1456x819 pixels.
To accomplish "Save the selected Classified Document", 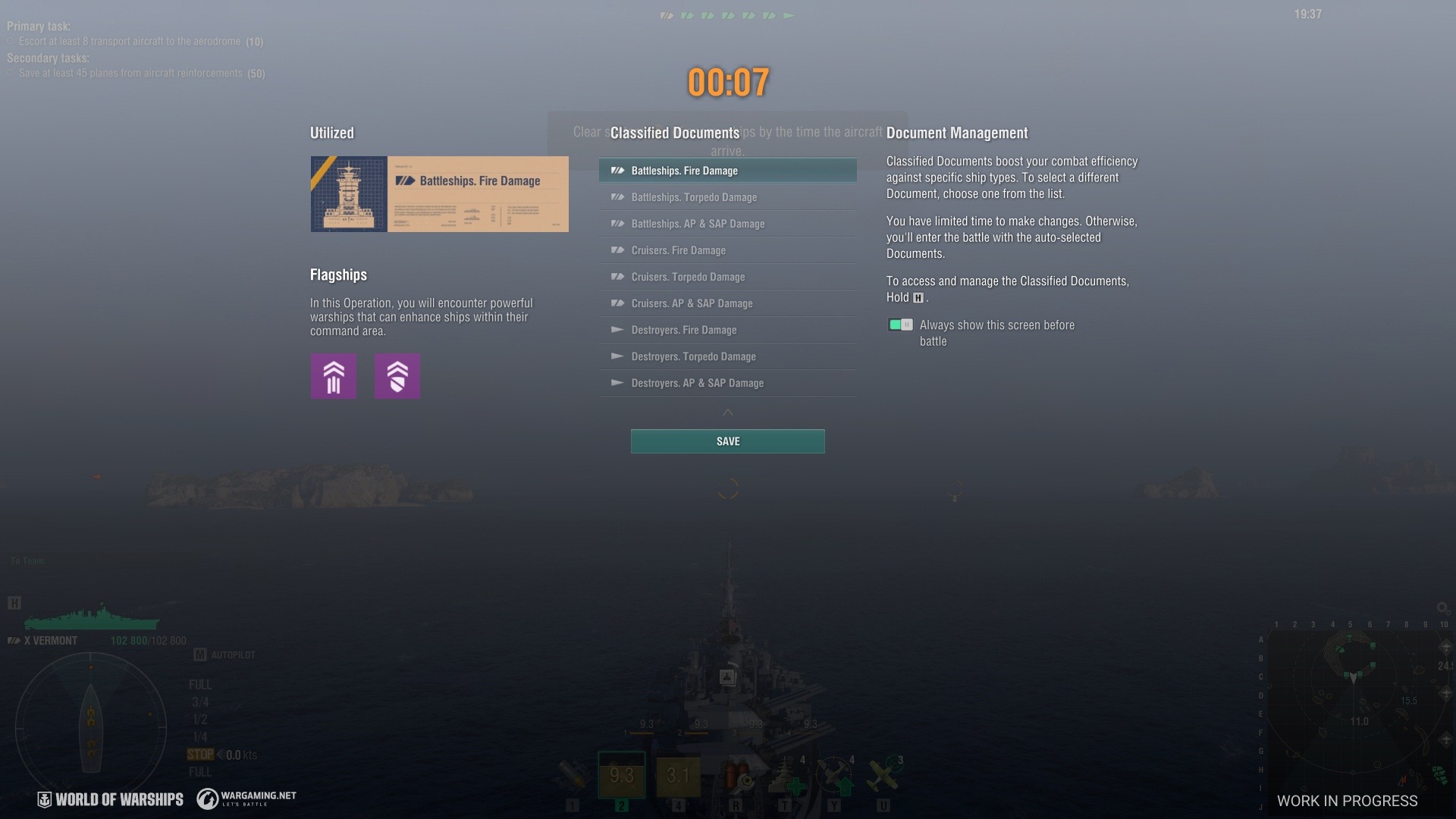I will [x=727, y=441].
